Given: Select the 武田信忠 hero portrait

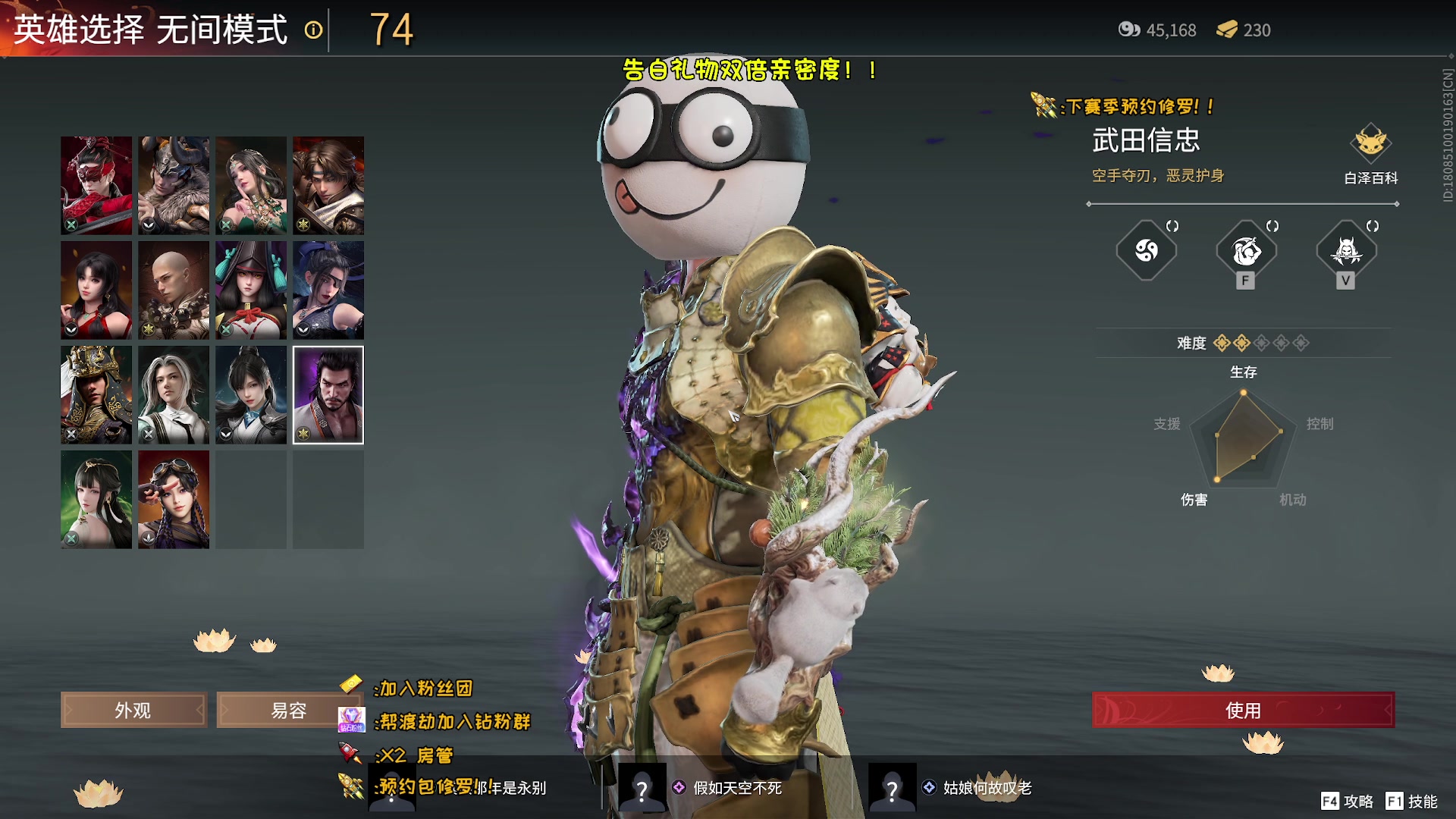Looking at the screenshot, I should point(328,394).
